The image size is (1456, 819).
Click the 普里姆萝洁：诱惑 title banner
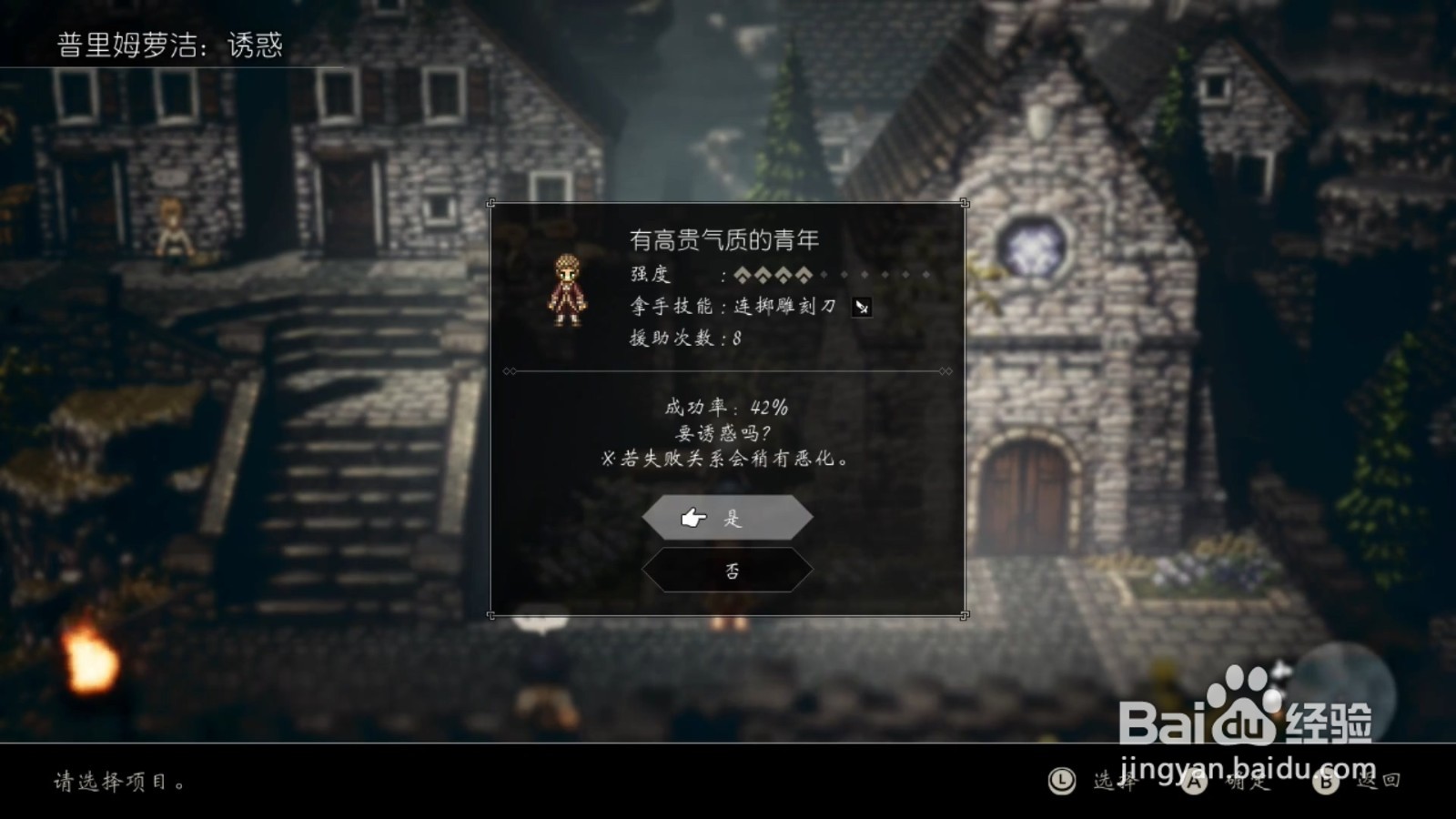pos(171,41)
